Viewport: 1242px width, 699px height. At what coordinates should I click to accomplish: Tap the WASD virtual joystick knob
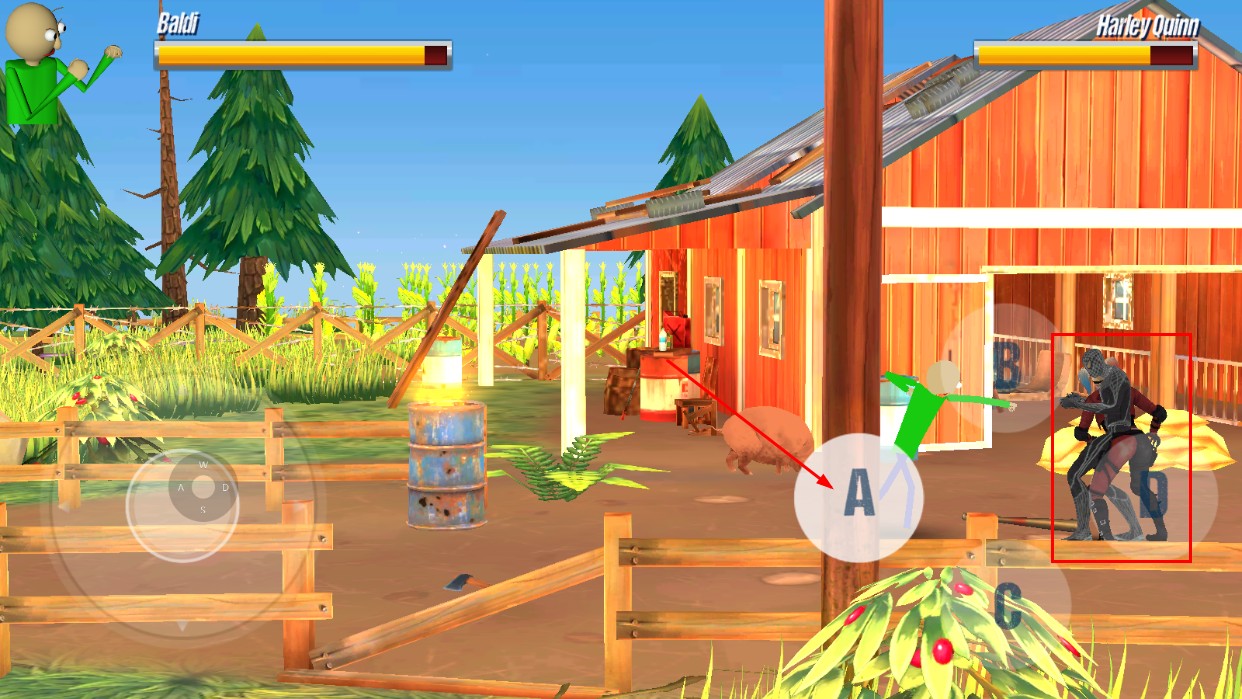pyautogui.click(x=203, y=488)
